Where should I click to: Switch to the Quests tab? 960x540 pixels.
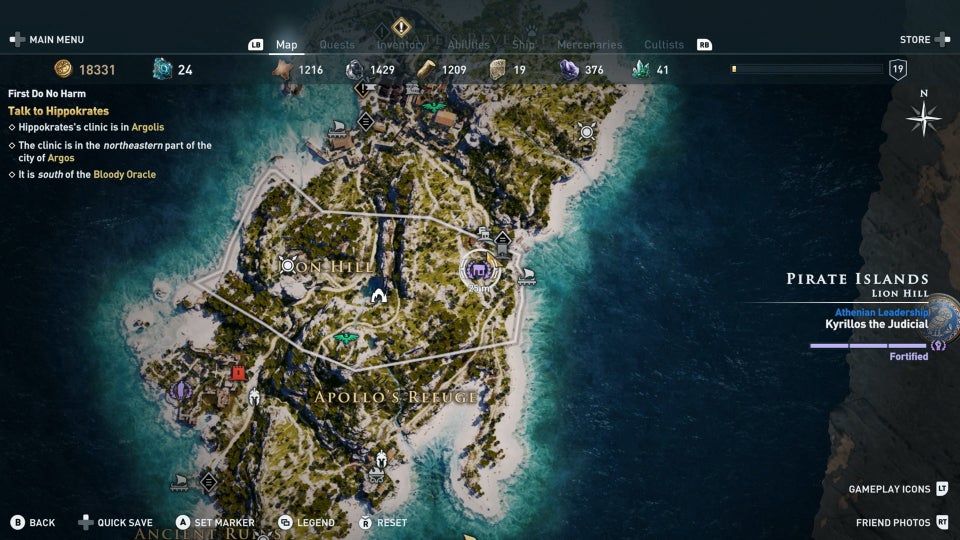pyautogui.click(x=337, y=45)
